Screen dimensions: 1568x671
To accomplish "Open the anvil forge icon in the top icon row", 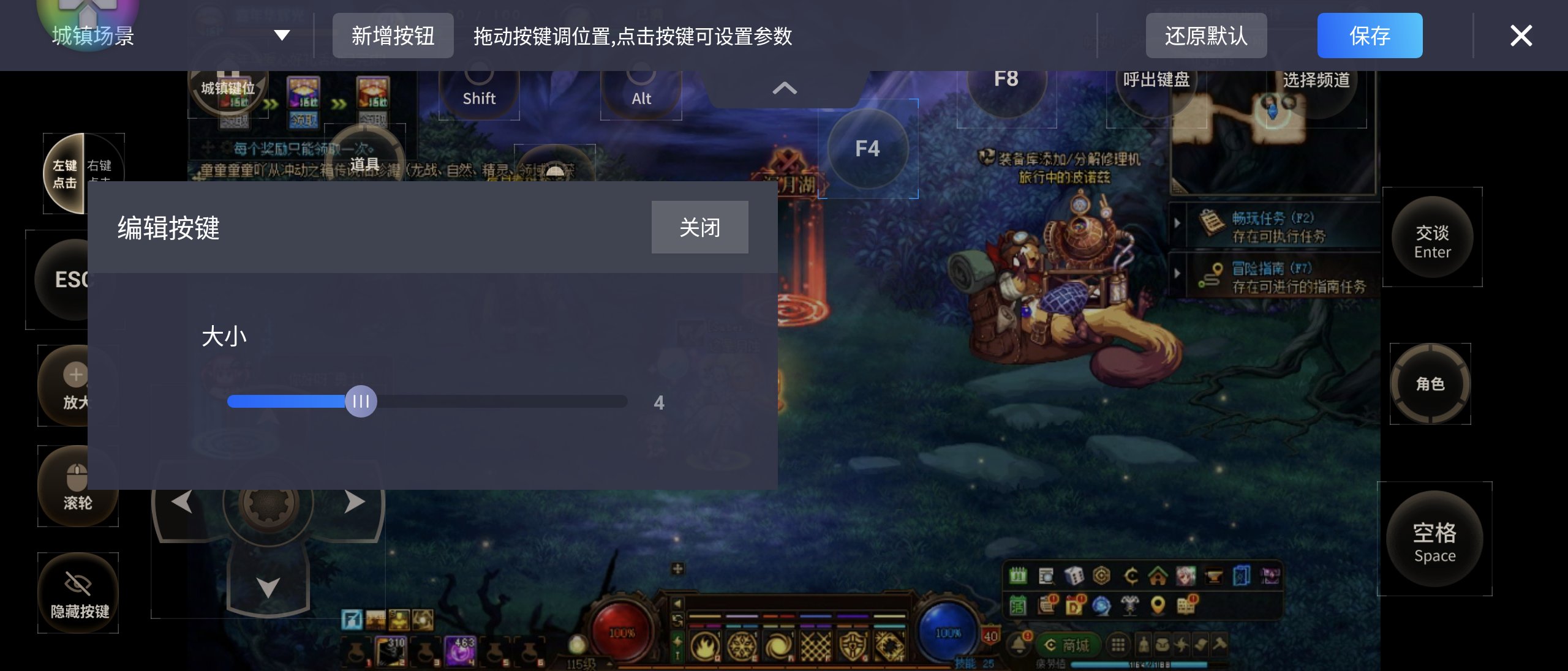I will (1213, 577).
